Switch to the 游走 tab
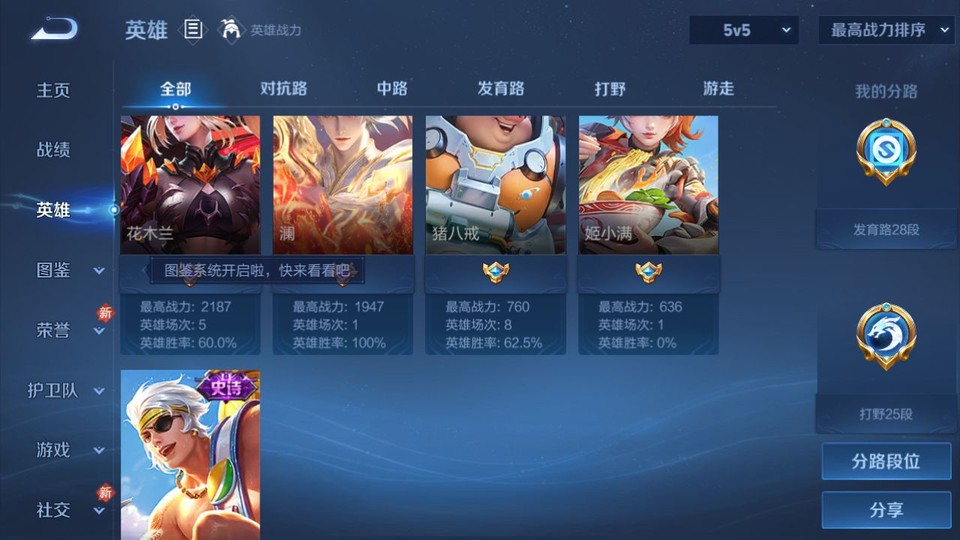960x540 pixels. (718, 88)
